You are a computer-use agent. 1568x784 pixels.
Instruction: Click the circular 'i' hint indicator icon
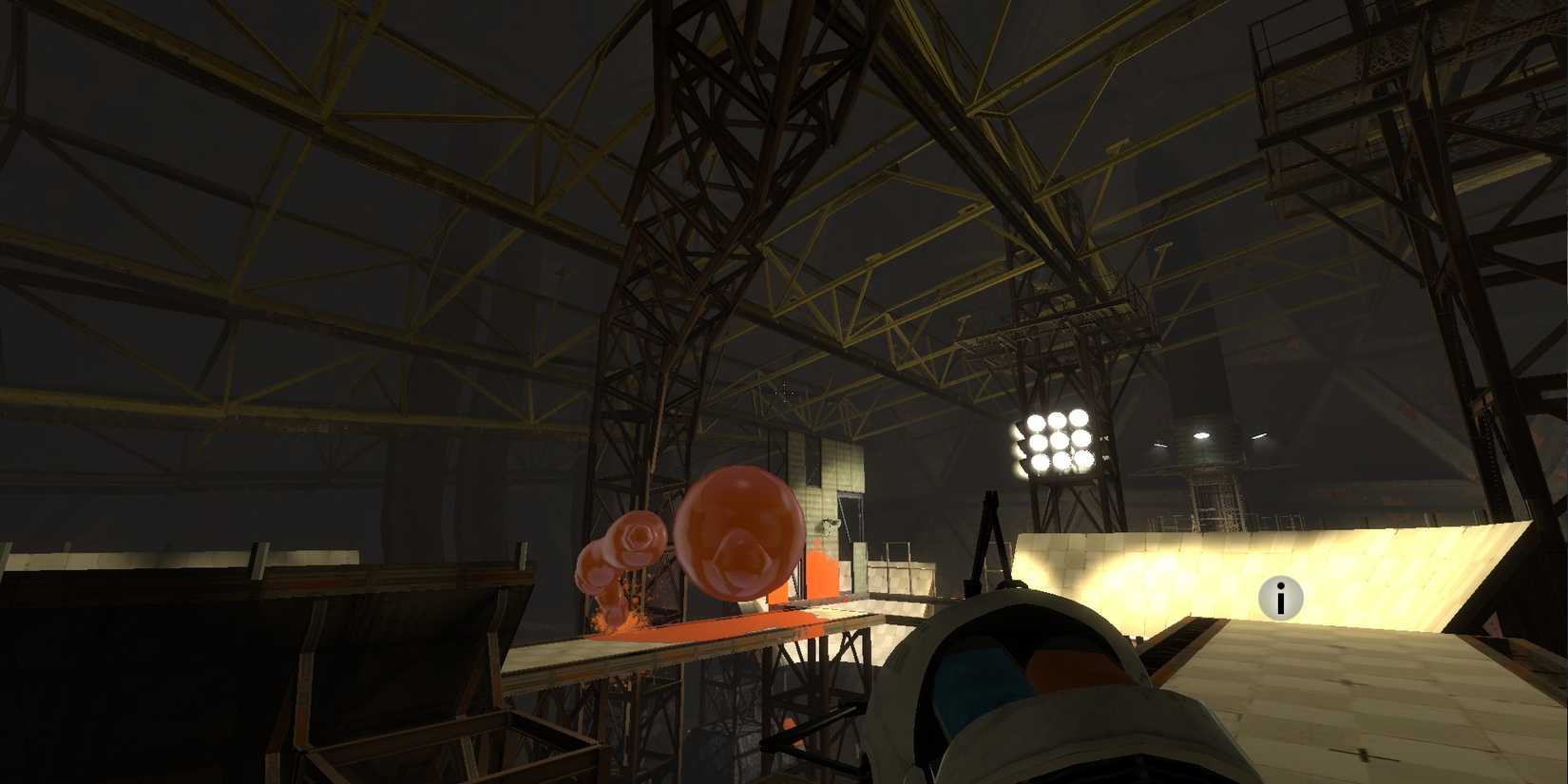point(1280,599)
